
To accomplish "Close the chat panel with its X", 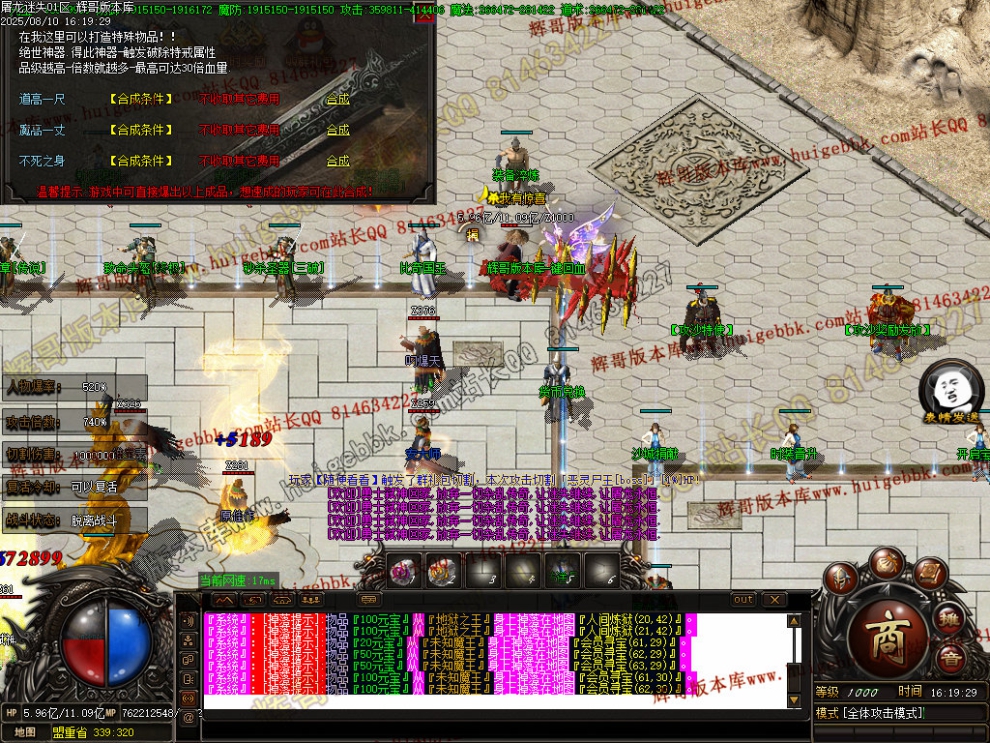I will click(x=774, y=600).
